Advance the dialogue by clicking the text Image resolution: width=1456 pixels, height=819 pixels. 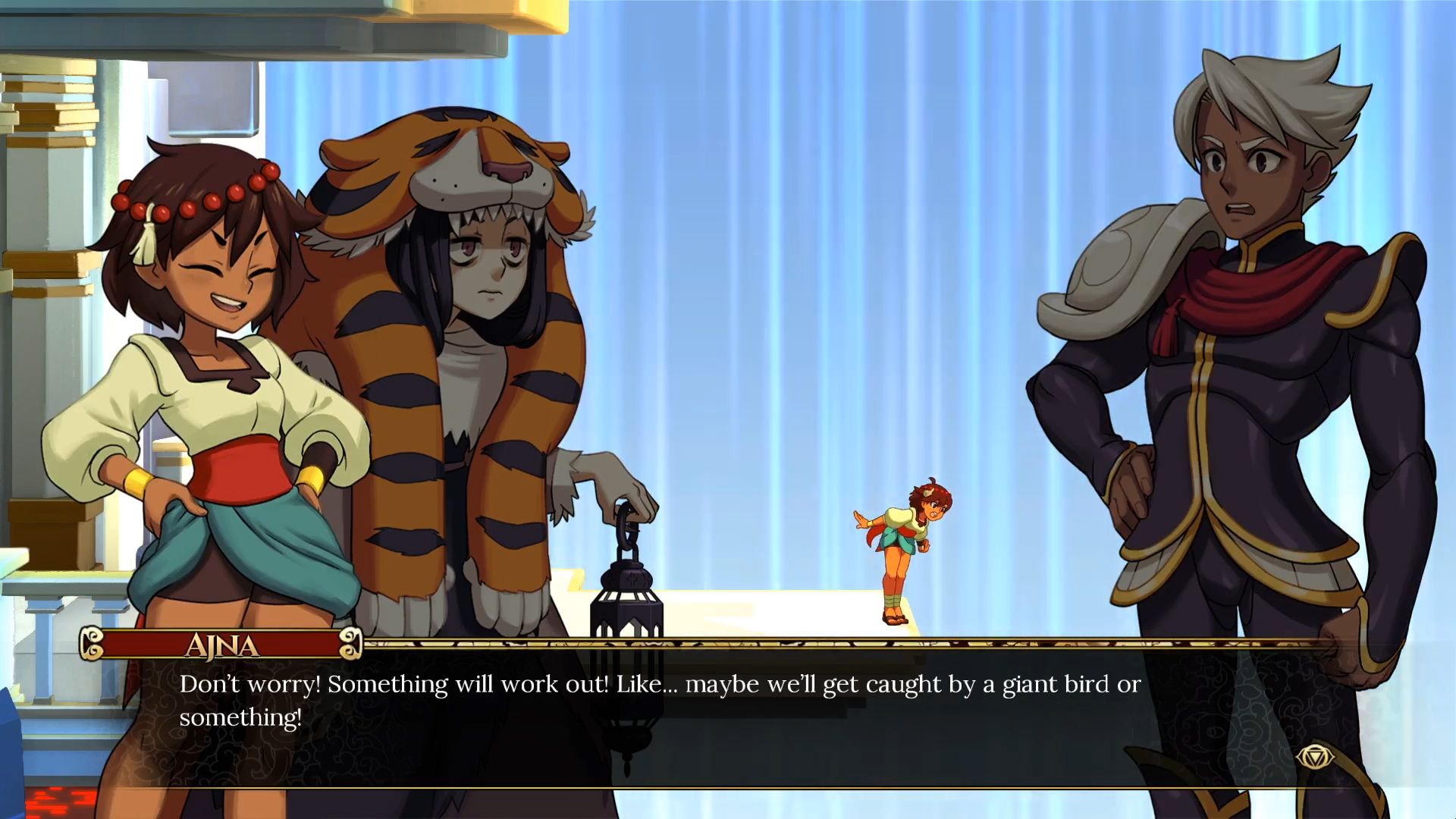click(x=660, y=685)
